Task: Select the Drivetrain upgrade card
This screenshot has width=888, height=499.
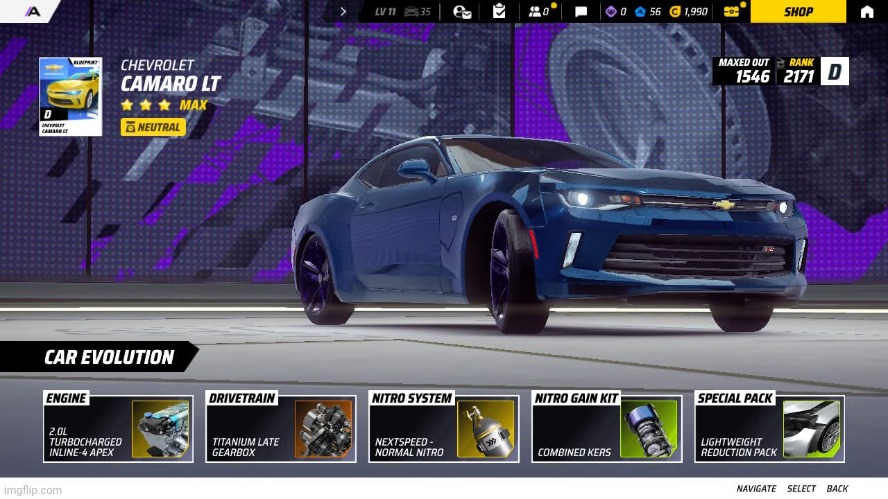Action: (x=282, y=428)
